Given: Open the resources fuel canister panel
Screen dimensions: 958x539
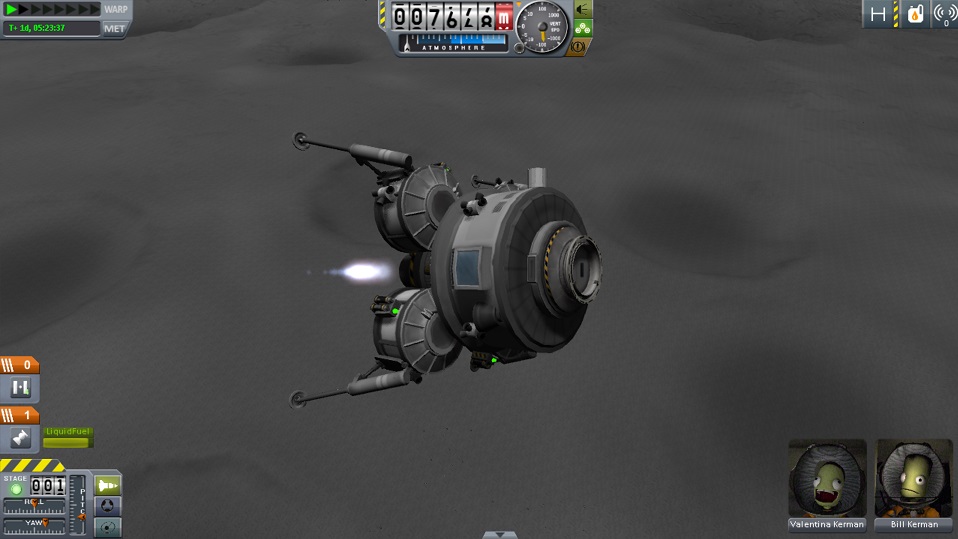Looking at the screenshot, I should tap(914, 14).
